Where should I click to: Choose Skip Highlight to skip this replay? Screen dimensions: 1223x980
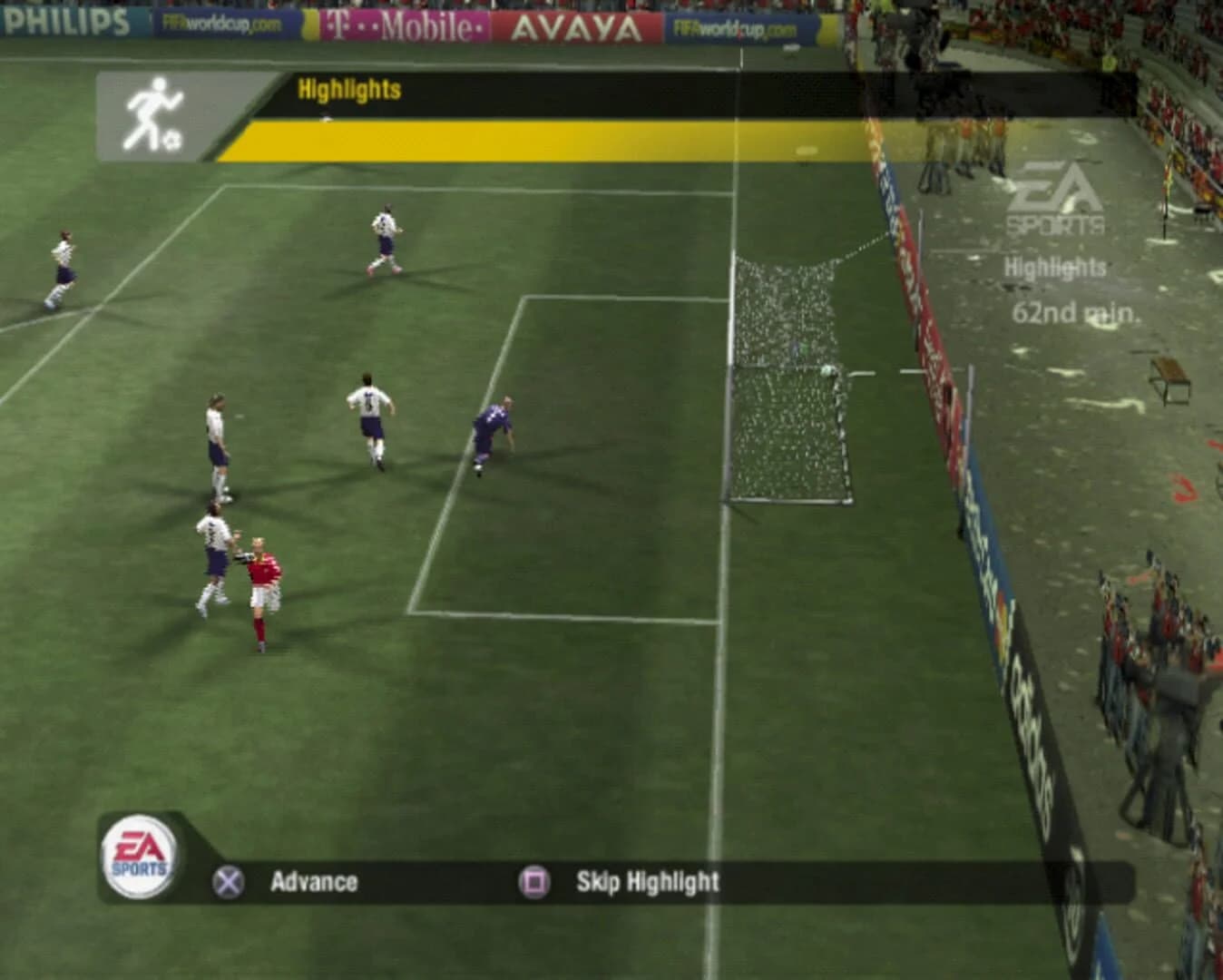[646, 880]
